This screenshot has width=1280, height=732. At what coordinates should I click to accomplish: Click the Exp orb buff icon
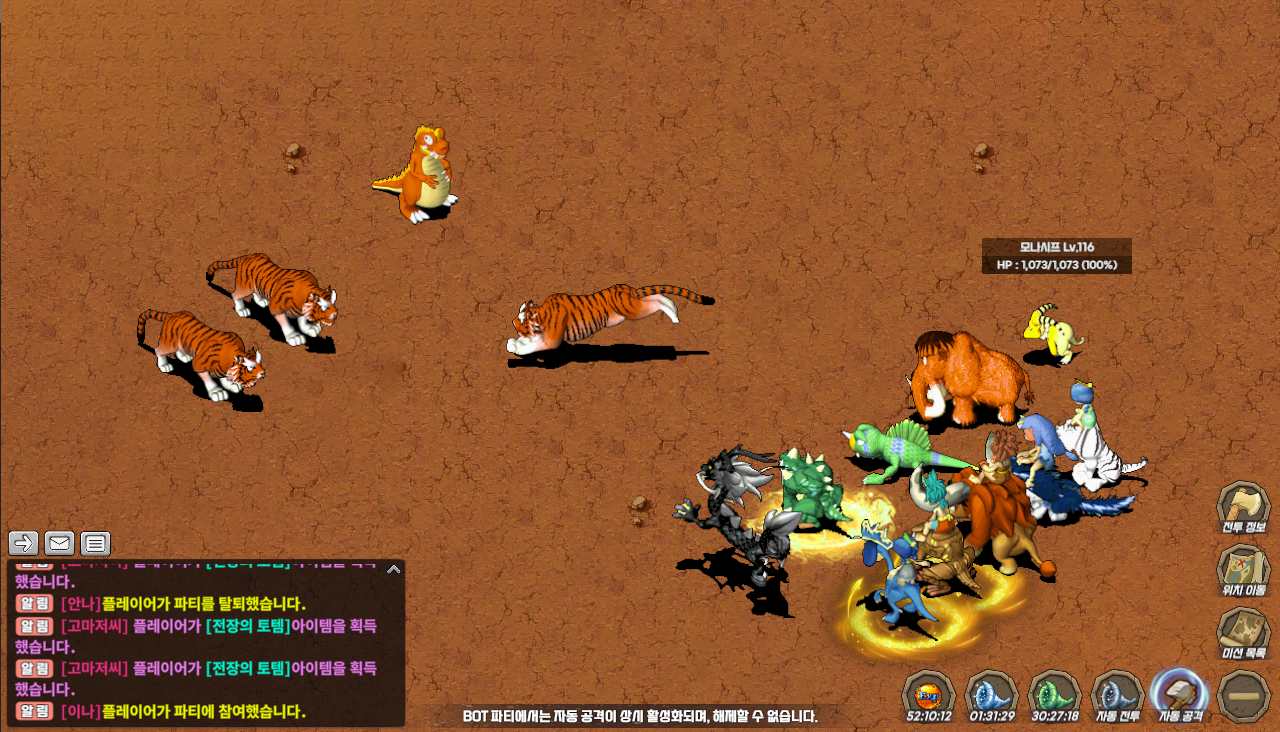929,692
